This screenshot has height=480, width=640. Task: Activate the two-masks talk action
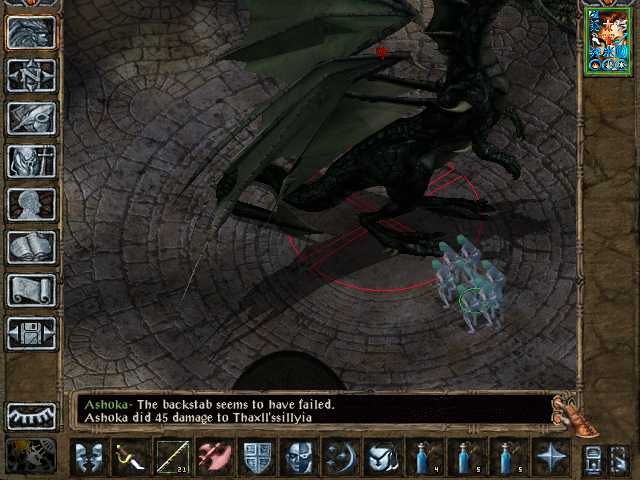(x=89, y=457)
